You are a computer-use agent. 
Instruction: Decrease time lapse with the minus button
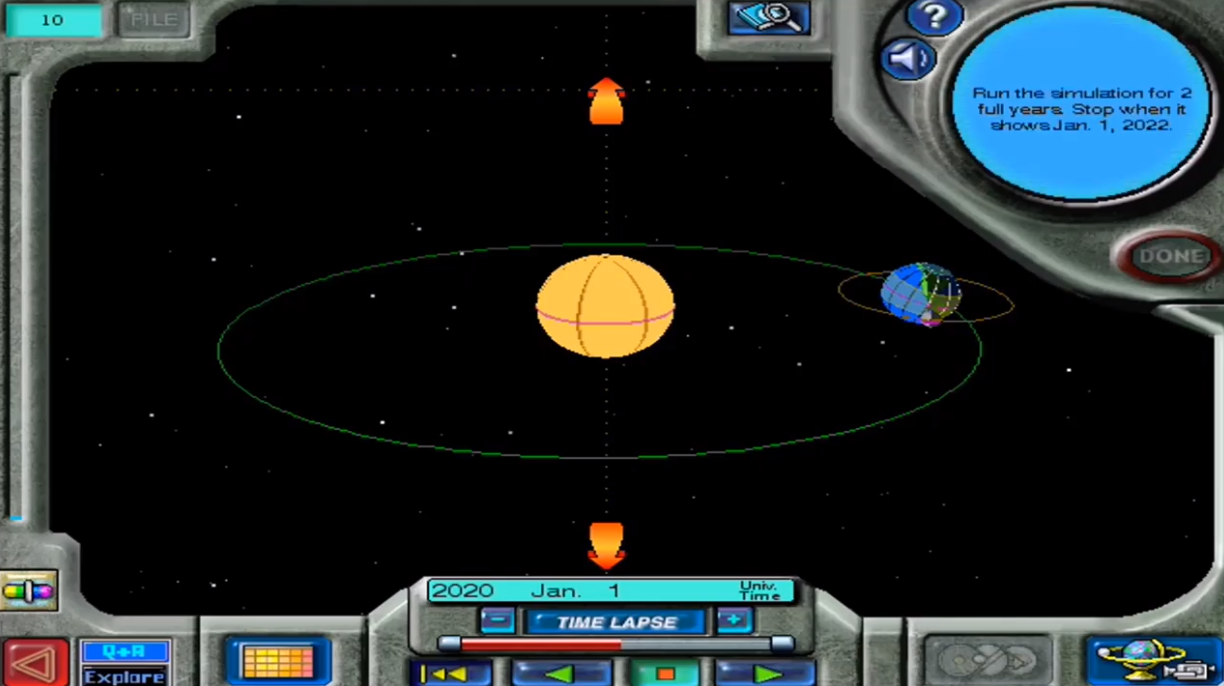coord(497,621)
